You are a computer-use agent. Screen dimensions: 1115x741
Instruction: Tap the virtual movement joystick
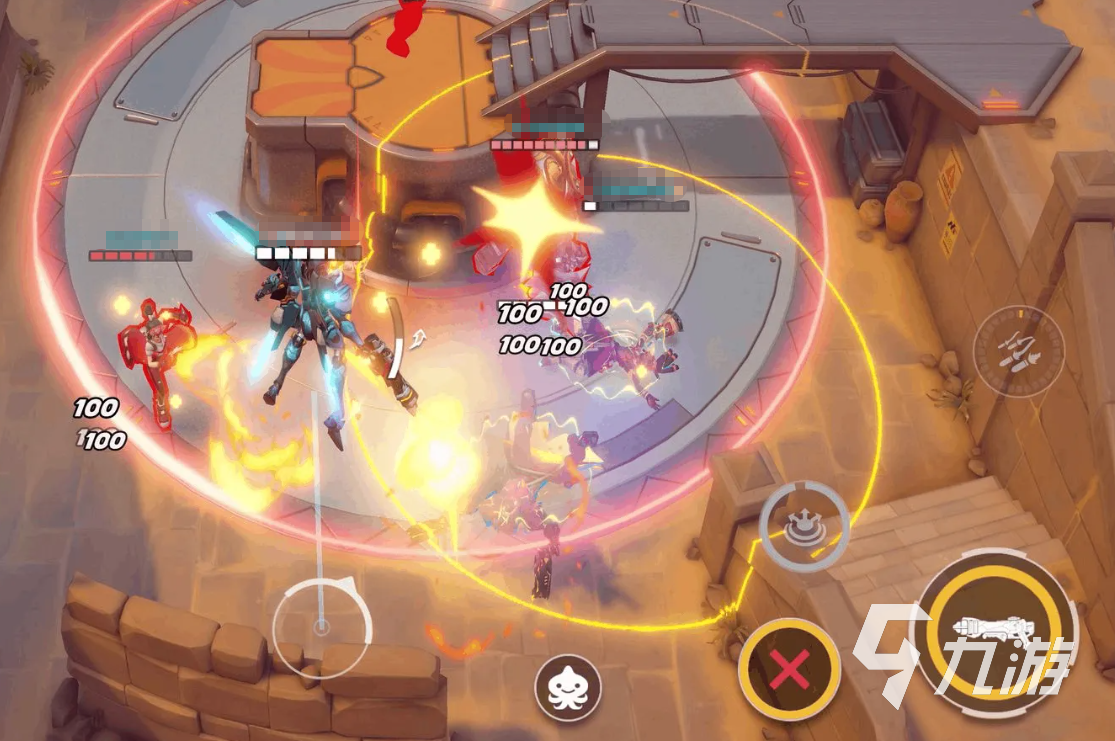click(x=321, y=627)
